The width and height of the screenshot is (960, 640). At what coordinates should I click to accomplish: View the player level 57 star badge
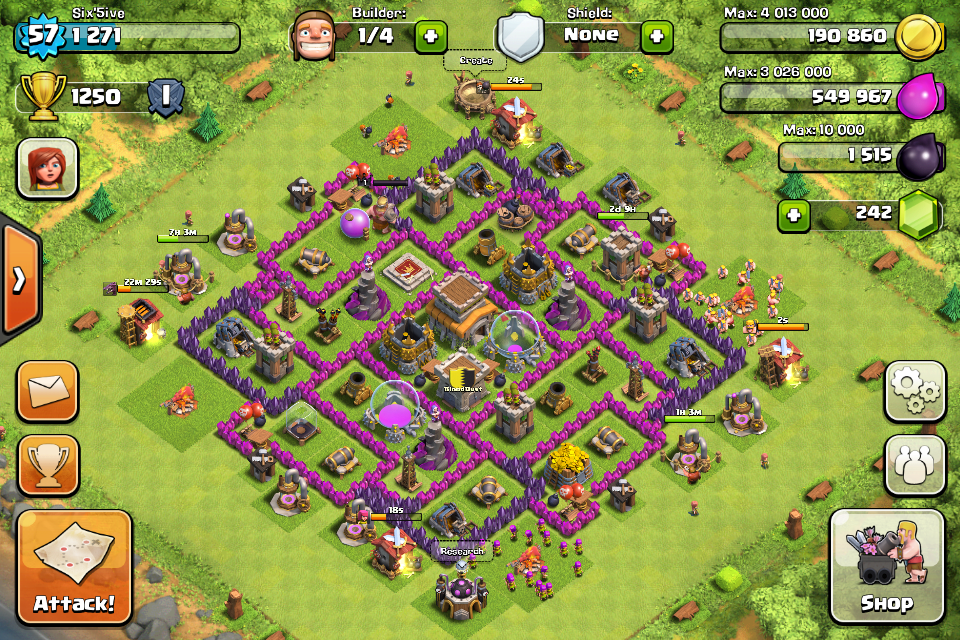click(40, 36)
